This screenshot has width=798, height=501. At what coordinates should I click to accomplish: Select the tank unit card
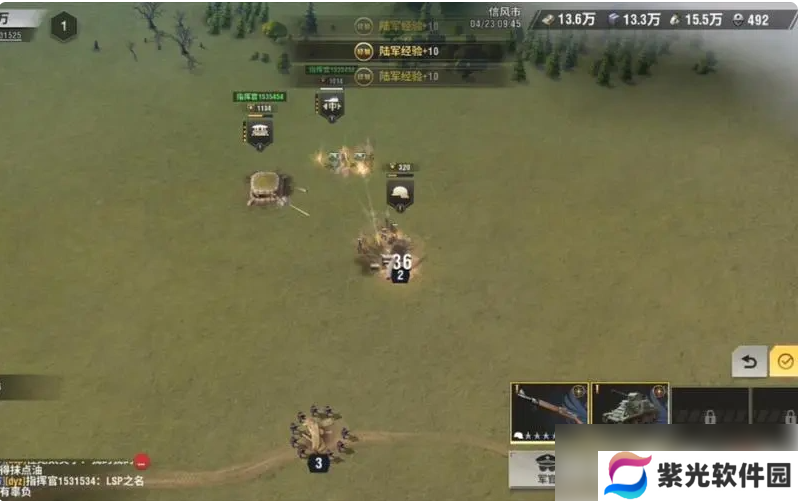[x=629, y=412]
